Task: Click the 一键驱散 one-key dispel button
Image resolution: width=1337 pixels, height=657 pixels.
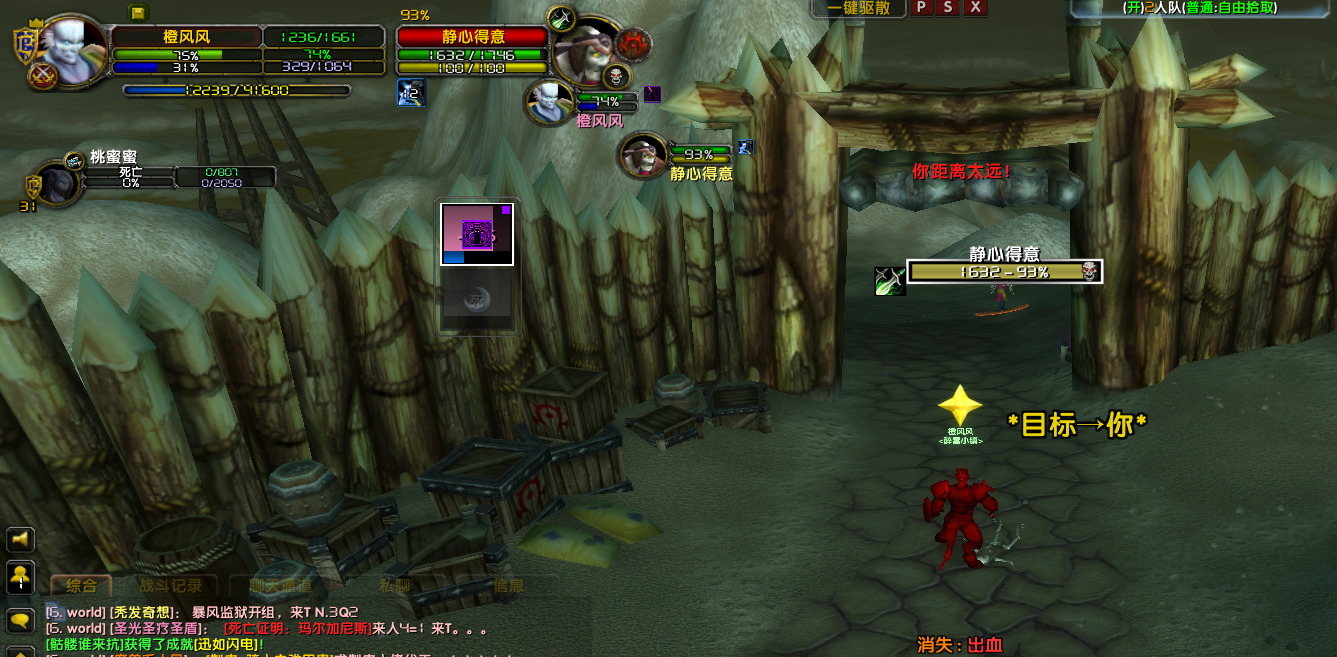Action: tap(858, 8)
